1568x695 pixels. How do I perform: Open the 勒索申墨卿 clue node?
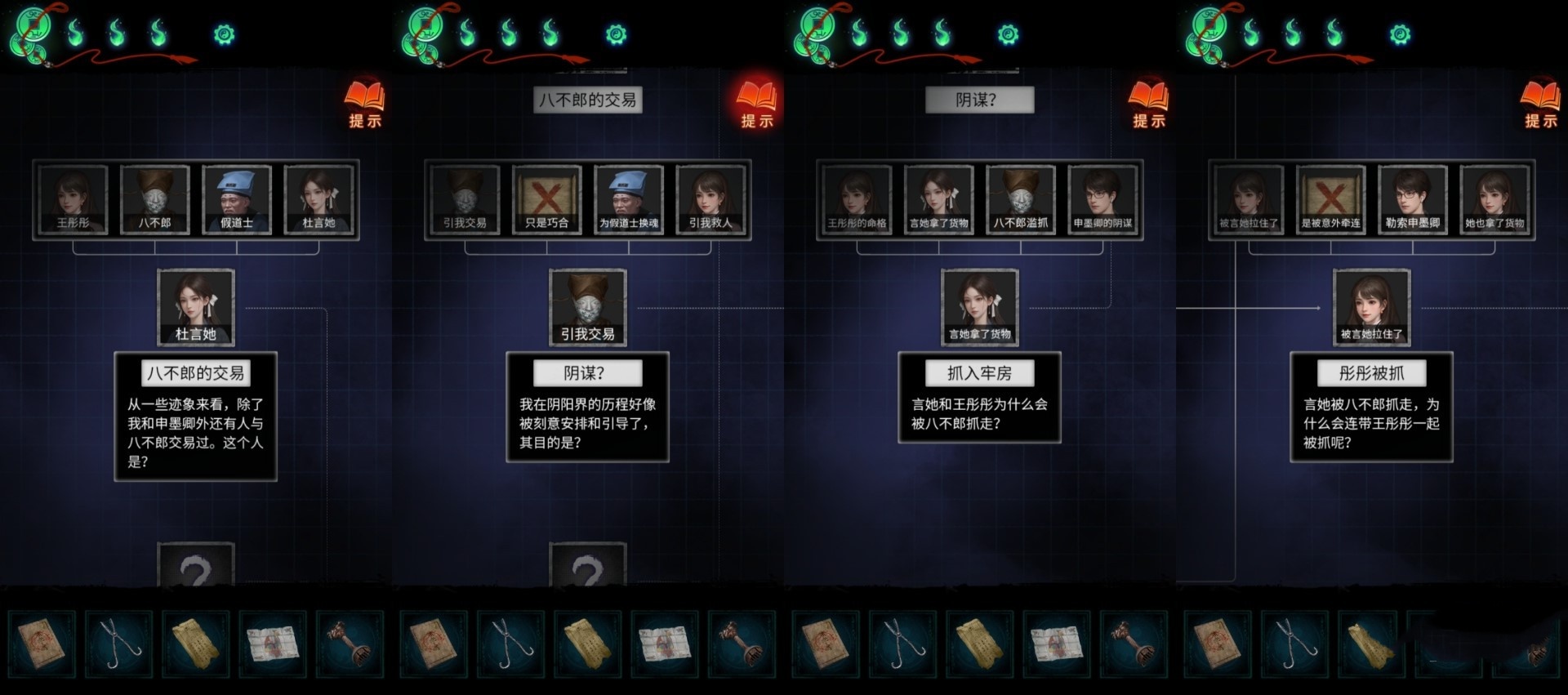pos(1413,199)
